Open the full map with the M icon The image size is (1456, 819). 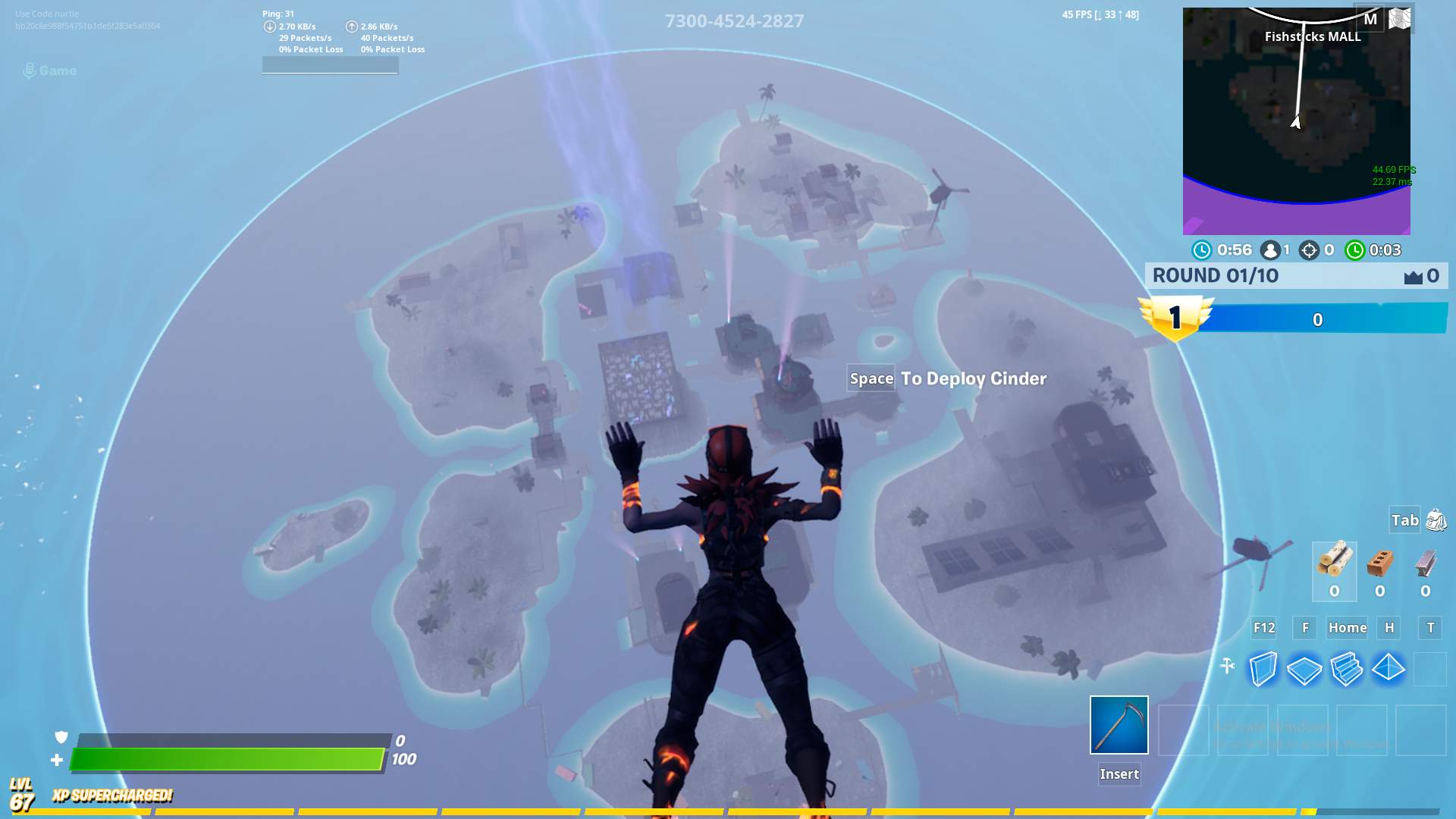1370,20
